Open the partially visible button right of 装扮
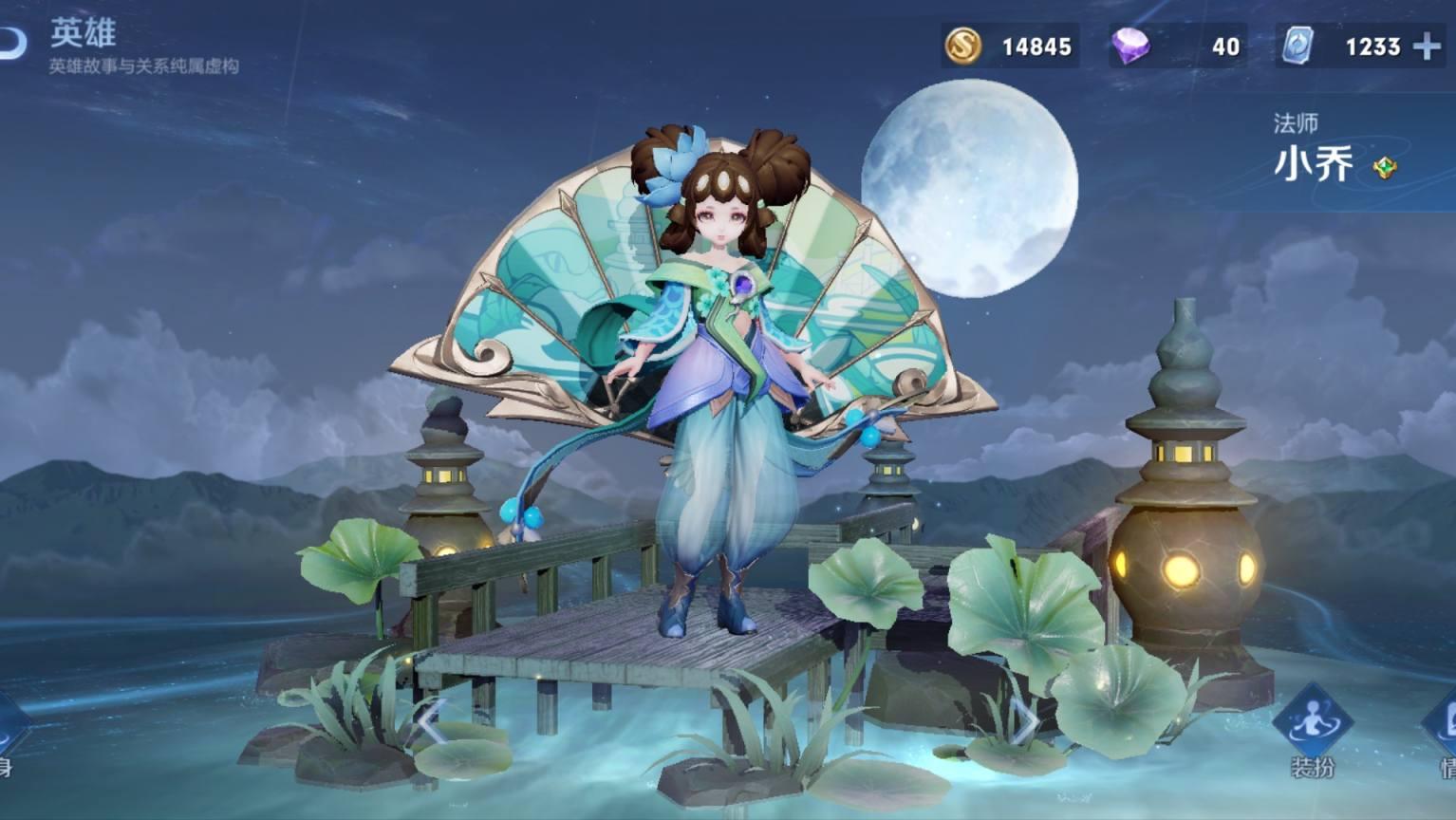Viewport: 1456px width, 820px height. pos(1443,731)
